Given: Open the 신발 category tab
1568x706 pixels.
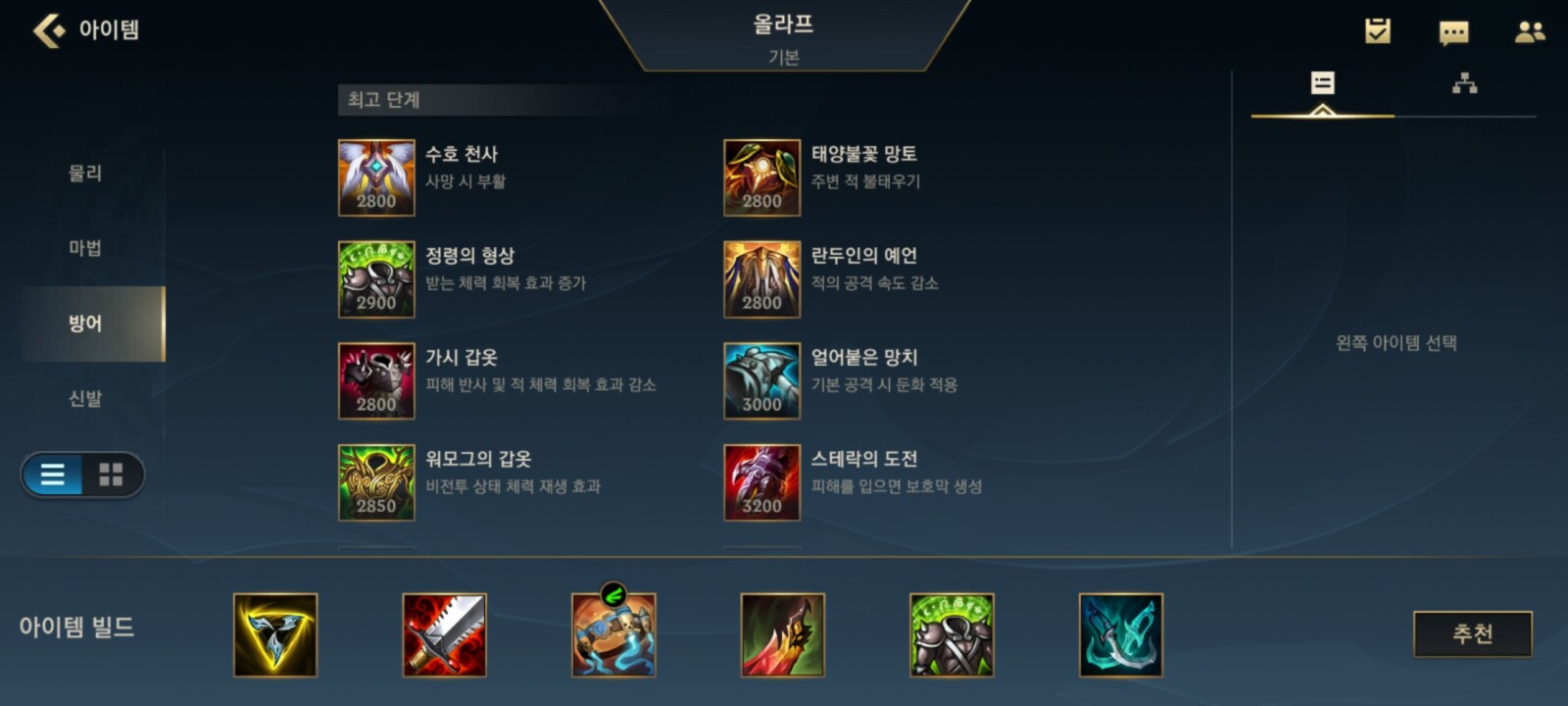Looking at the screenshot, I should (x=85, y=399).
